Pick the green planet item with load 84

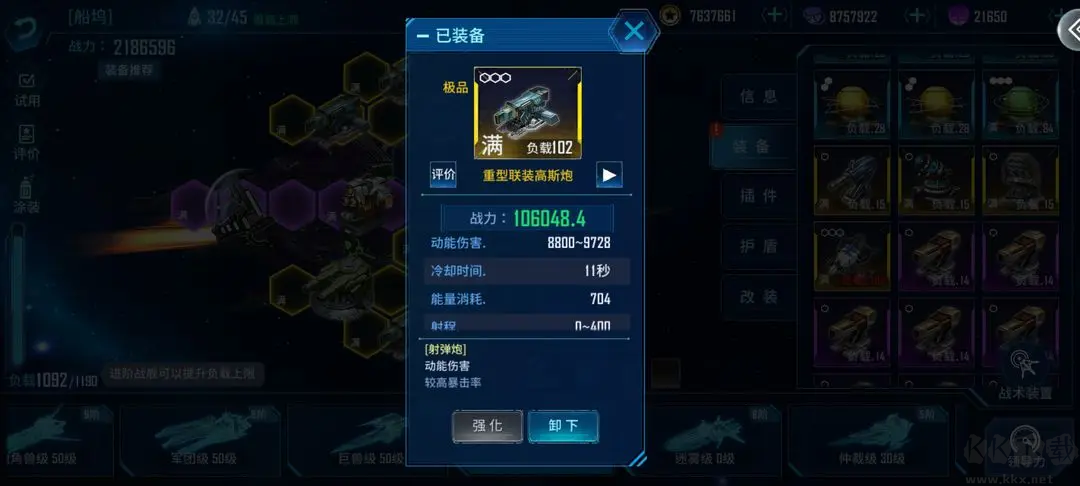tap(1020, 105)
